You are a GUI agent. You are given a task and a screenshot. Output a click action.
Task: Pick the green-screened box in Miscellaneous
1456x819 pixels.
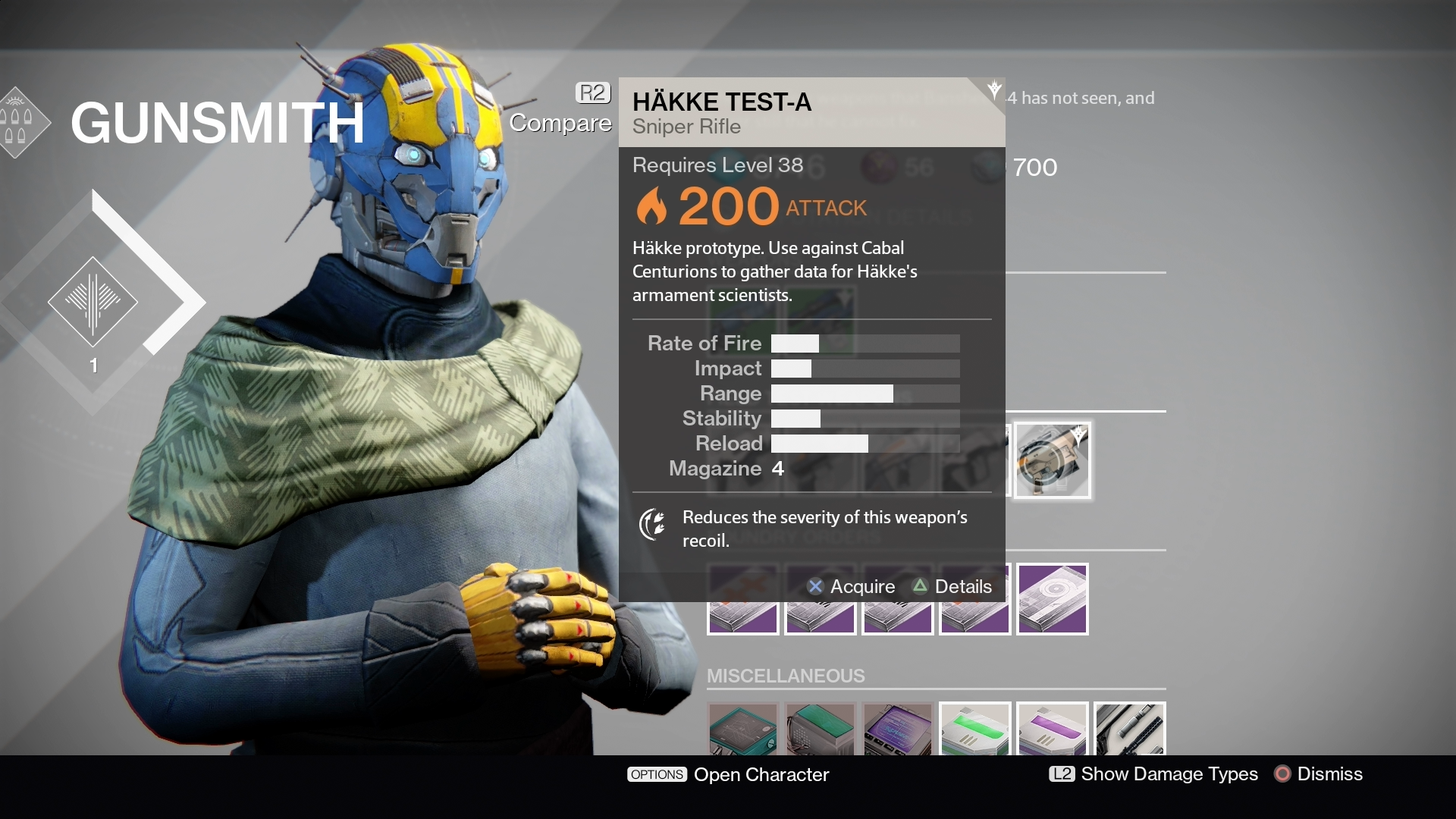(821, 730)
